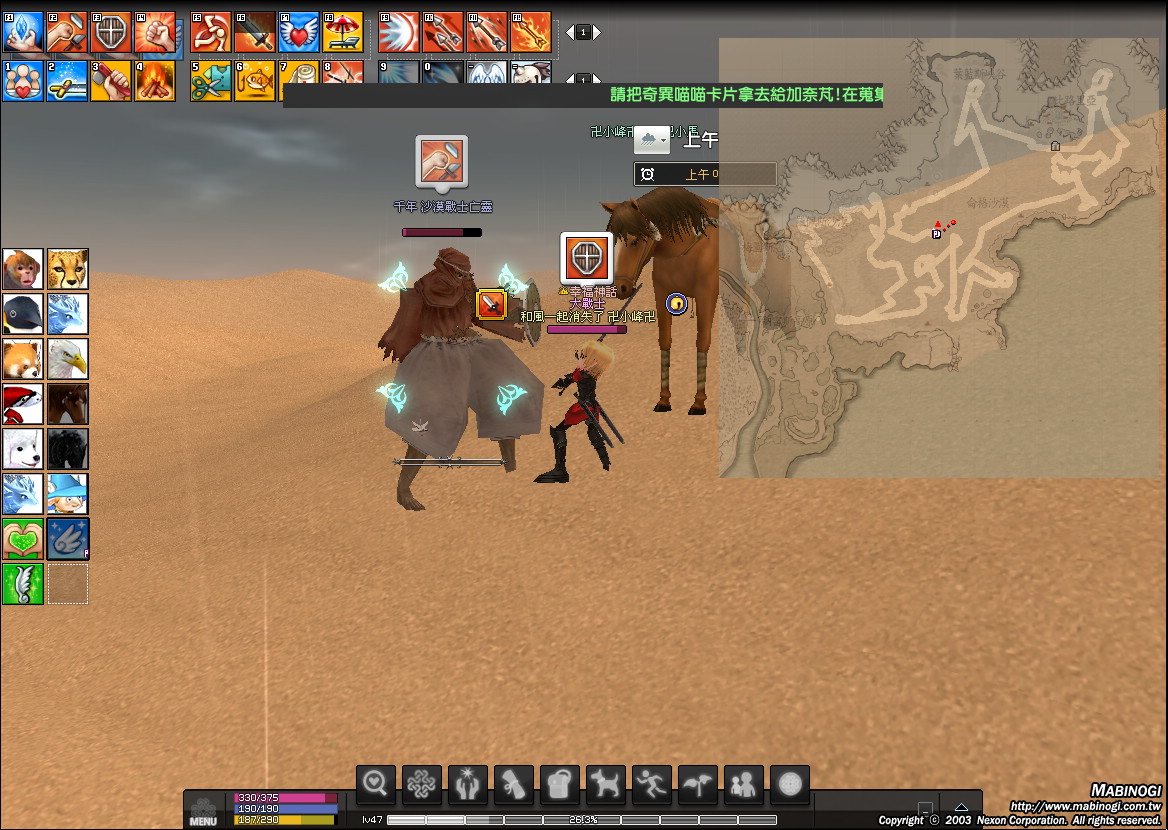Open the pet menu dog icon
Screen dimensions: 1168x830
click(606, 786)
